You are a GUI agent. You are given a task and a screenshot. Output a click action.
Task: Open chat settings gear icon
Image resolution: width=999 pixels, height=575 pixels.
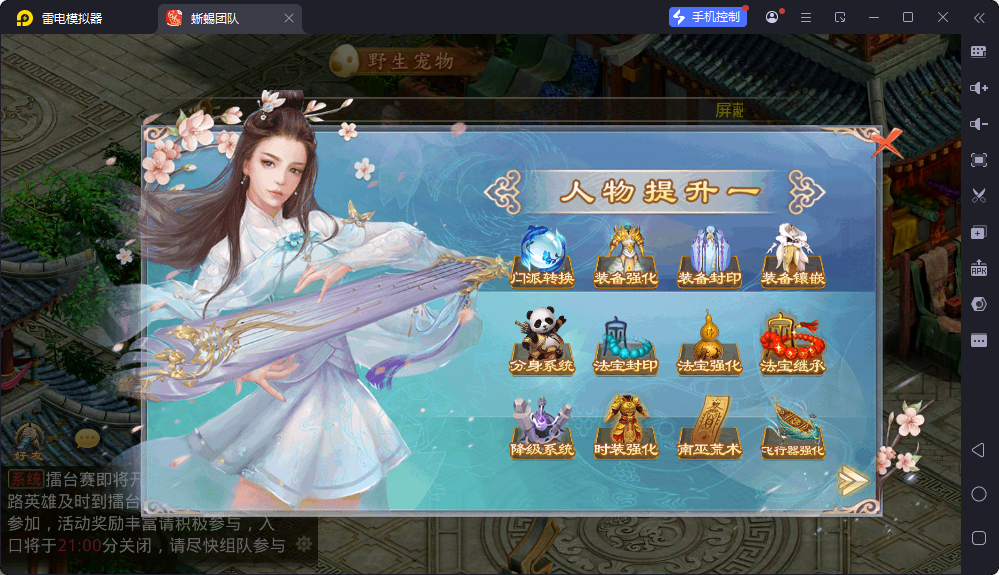pyautogui.click(x=304, y=544)
